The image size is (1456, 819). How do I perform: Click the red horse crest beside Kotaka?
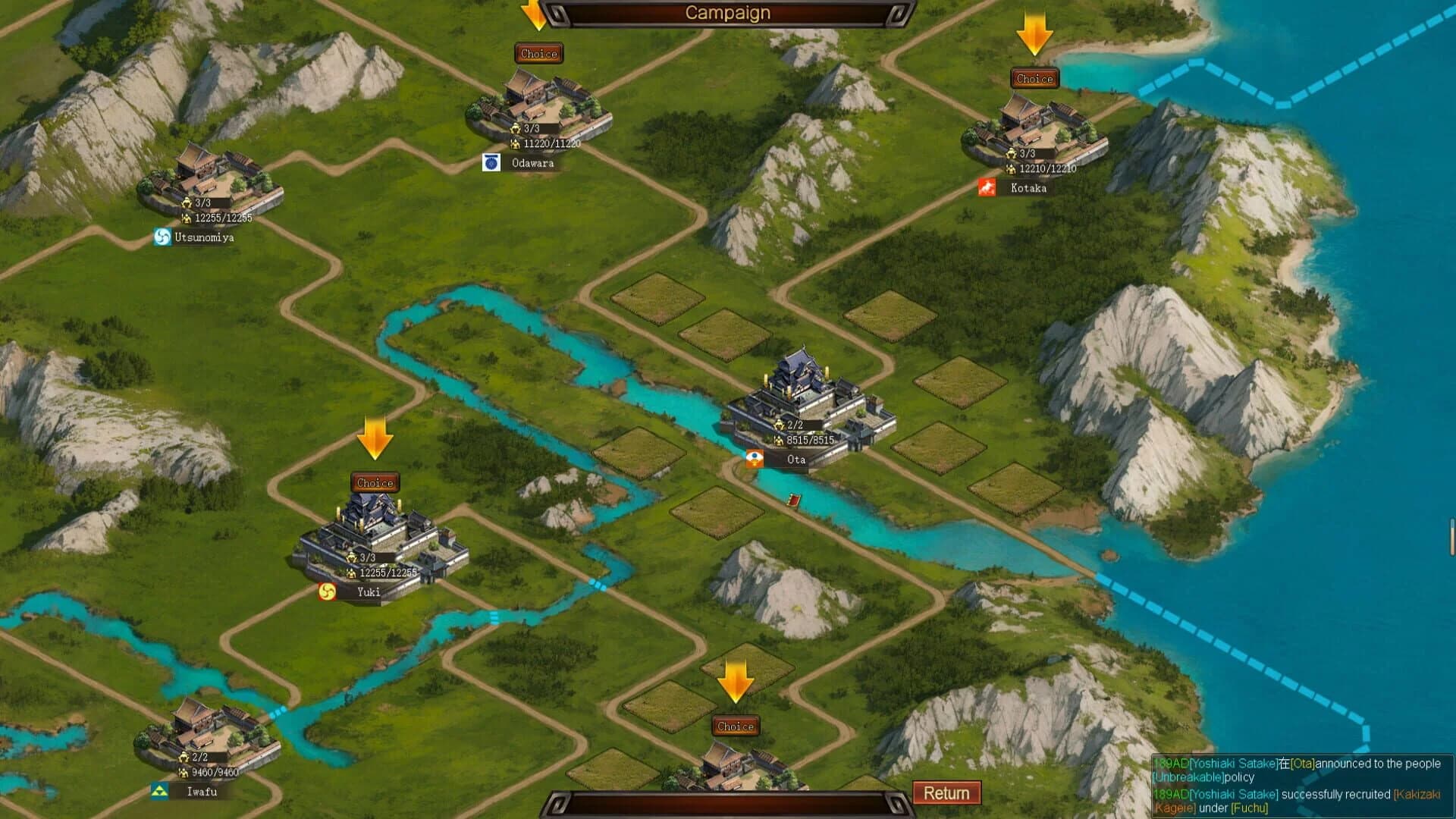tap(986, 187)
